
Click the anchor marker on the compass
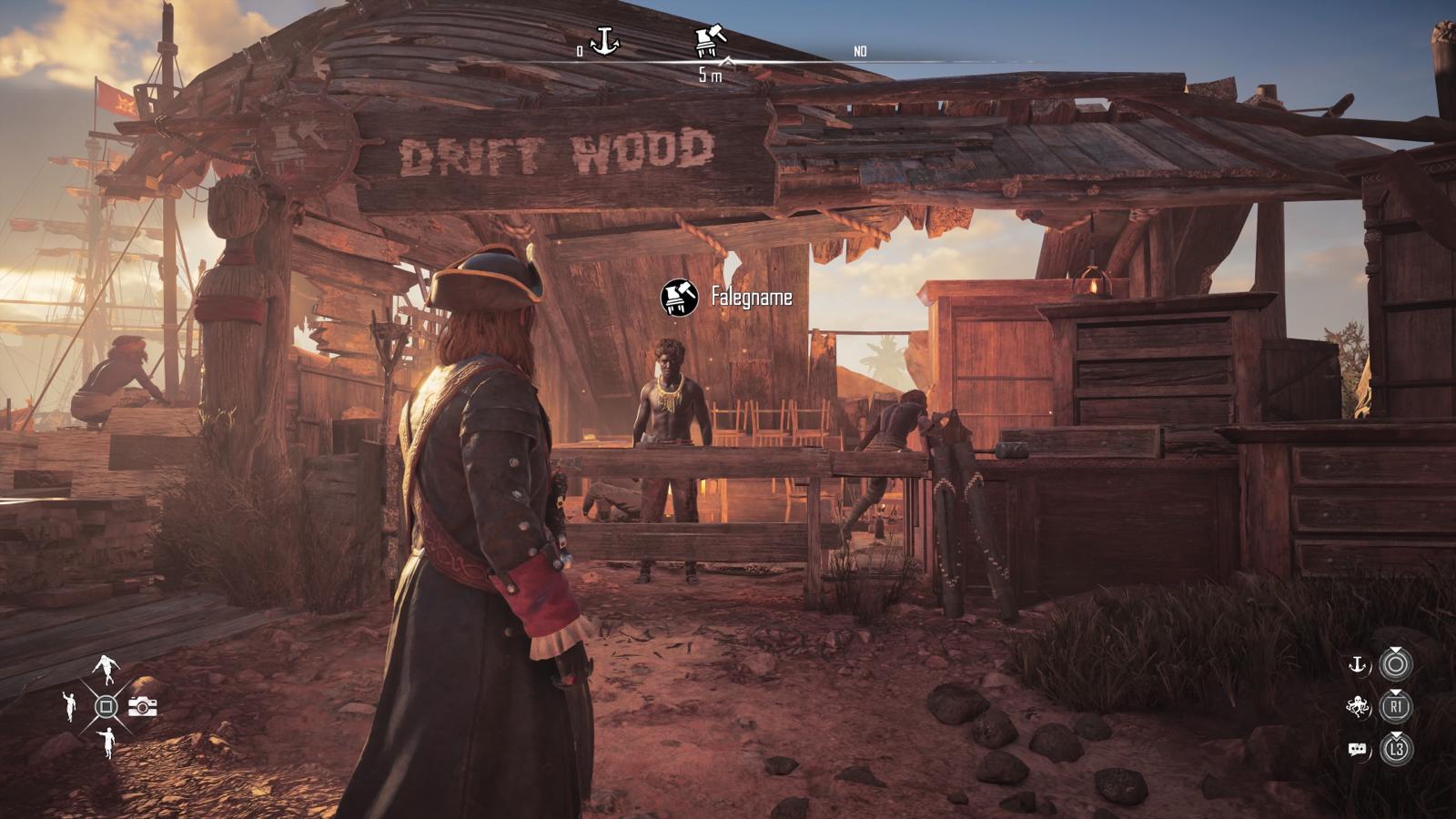pos(604,41)
